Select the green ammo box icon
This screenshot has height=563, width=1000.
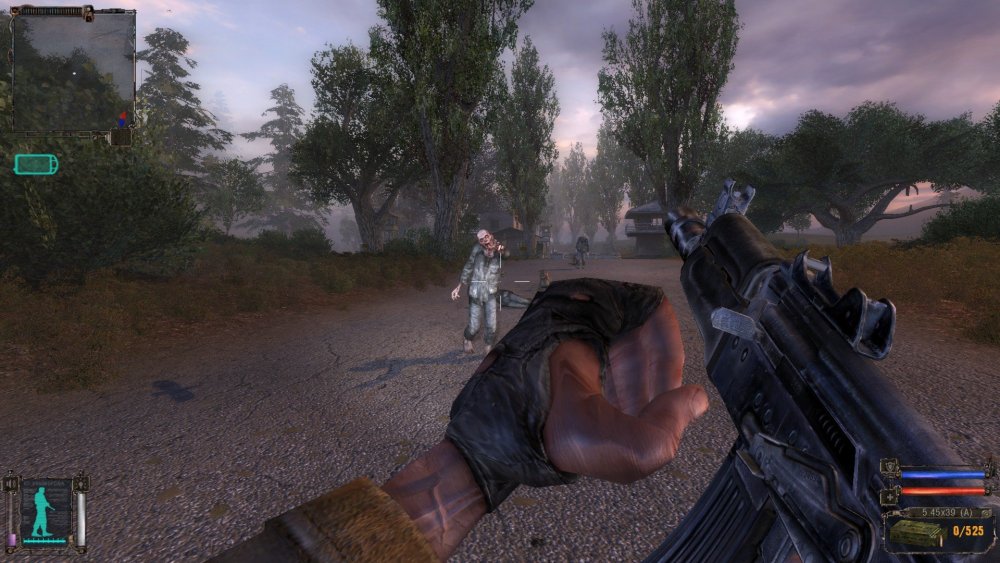coord(916,533)
